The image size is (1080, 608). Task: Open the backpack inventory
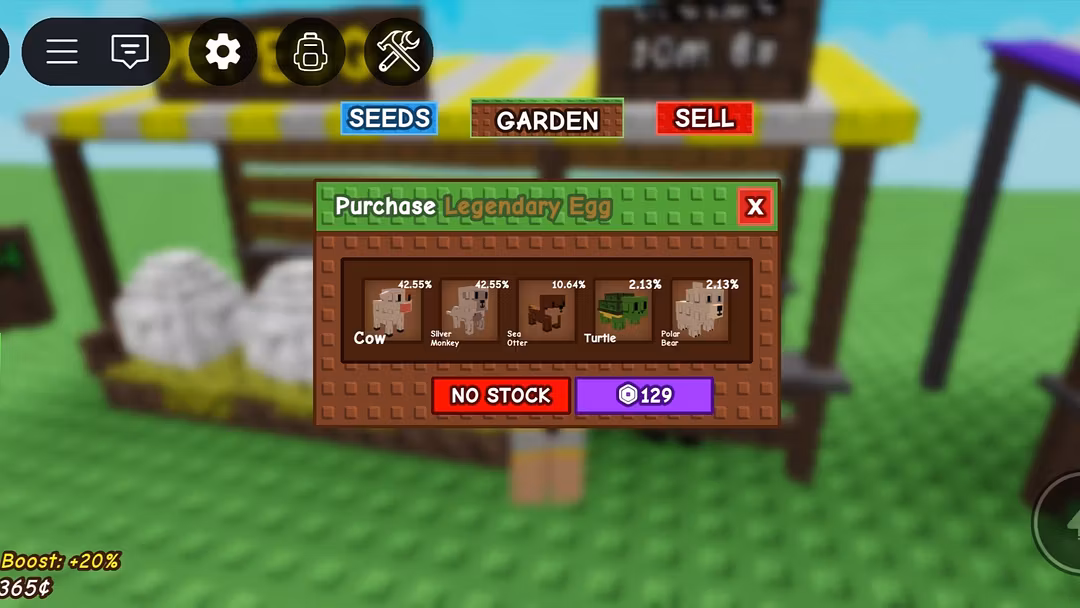click(310, 51)
